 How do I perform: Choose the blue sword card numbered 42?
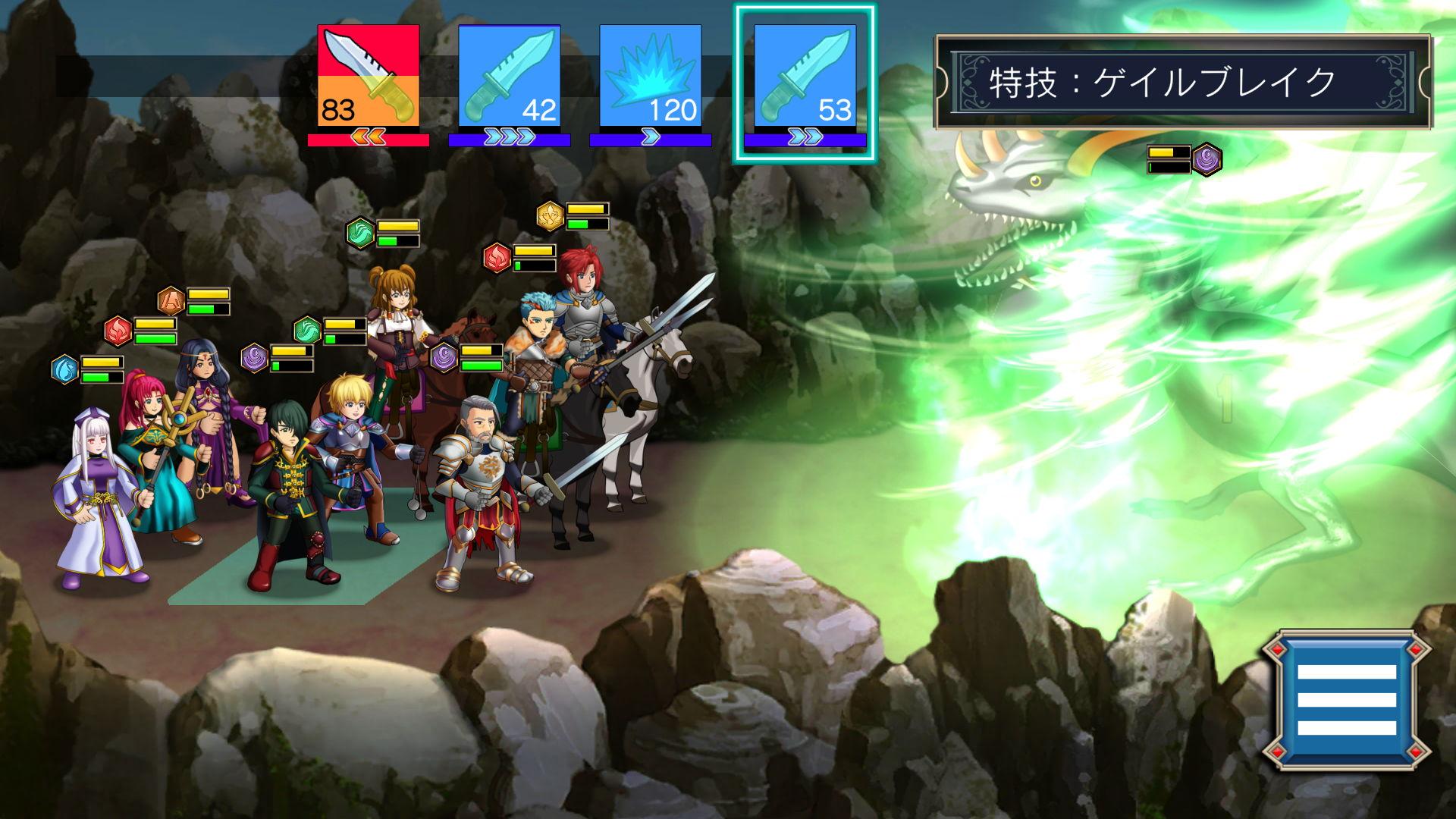509,76
